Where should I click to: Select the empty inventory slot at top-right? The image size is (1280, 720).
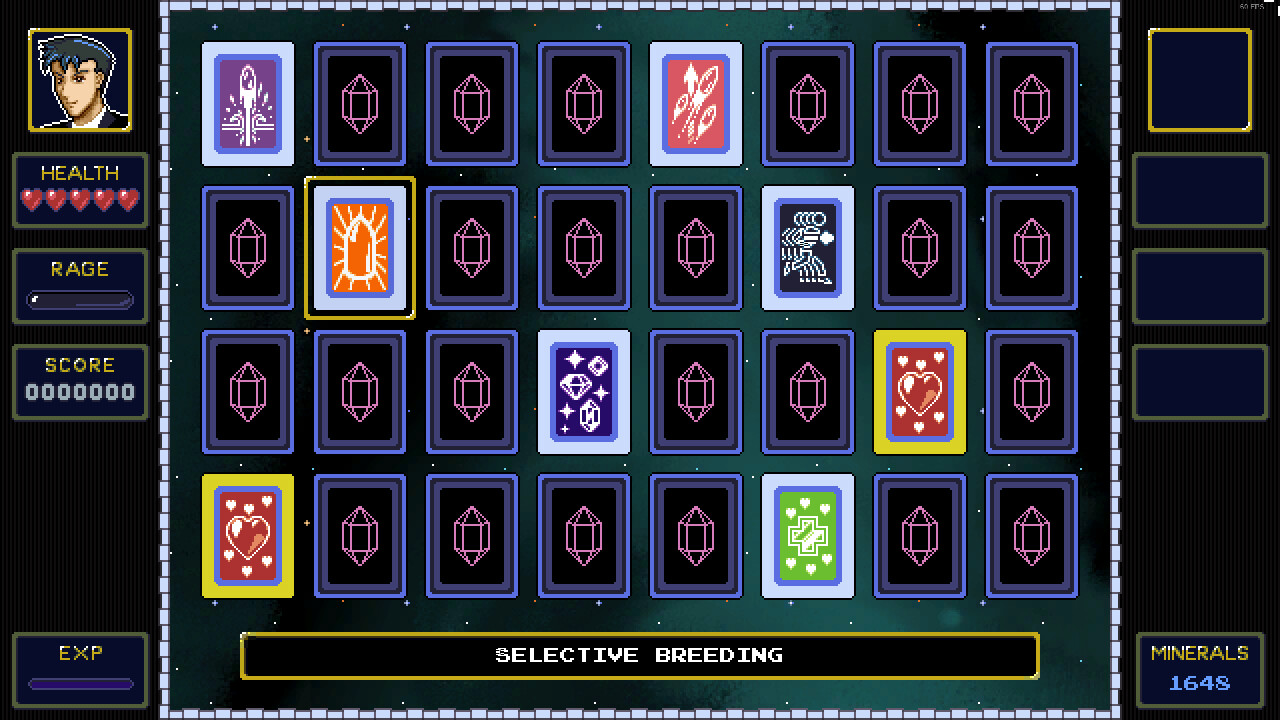pos(1199,80)
